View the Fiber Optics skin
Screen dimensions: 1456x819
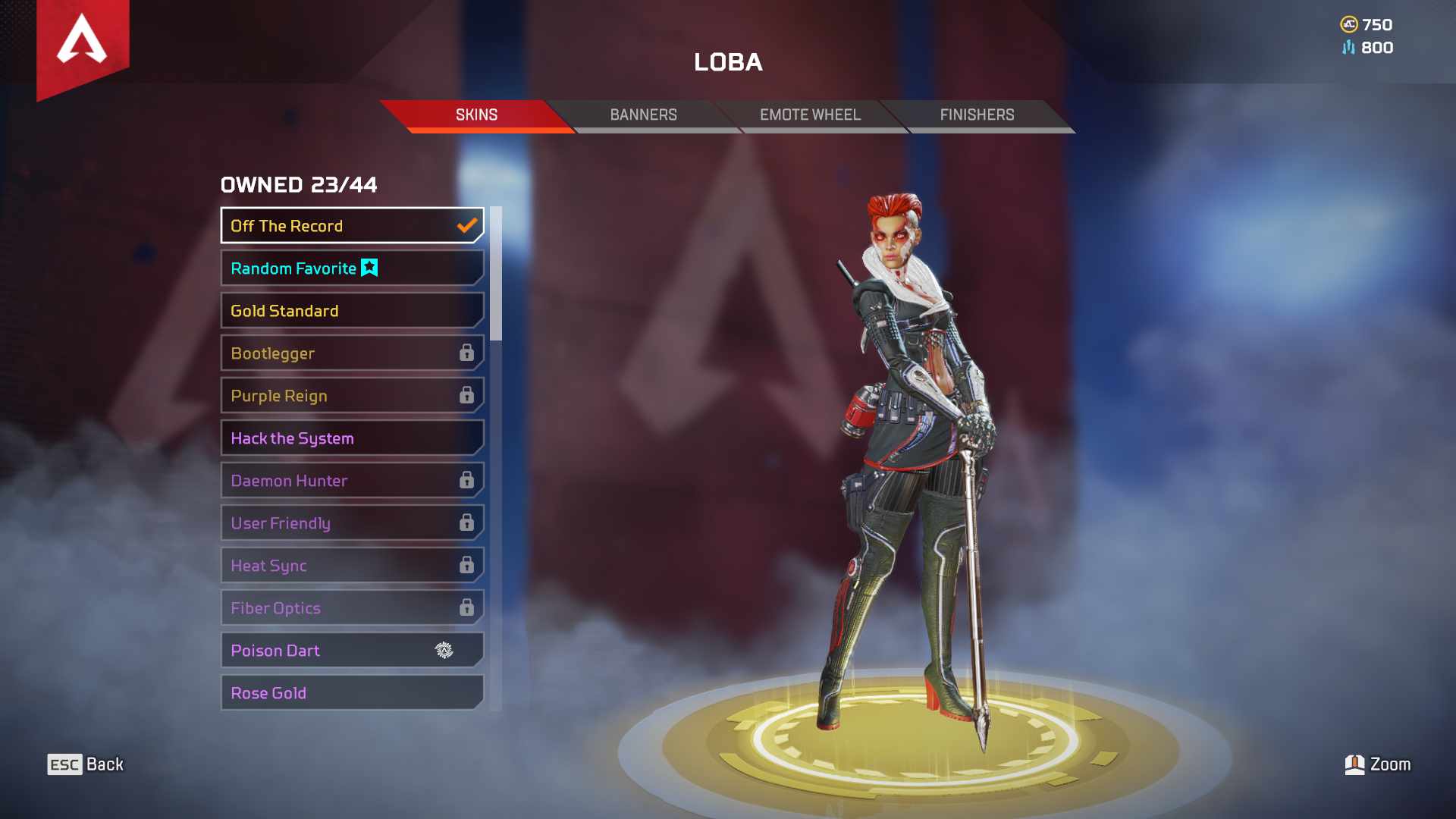click(352, 608)
